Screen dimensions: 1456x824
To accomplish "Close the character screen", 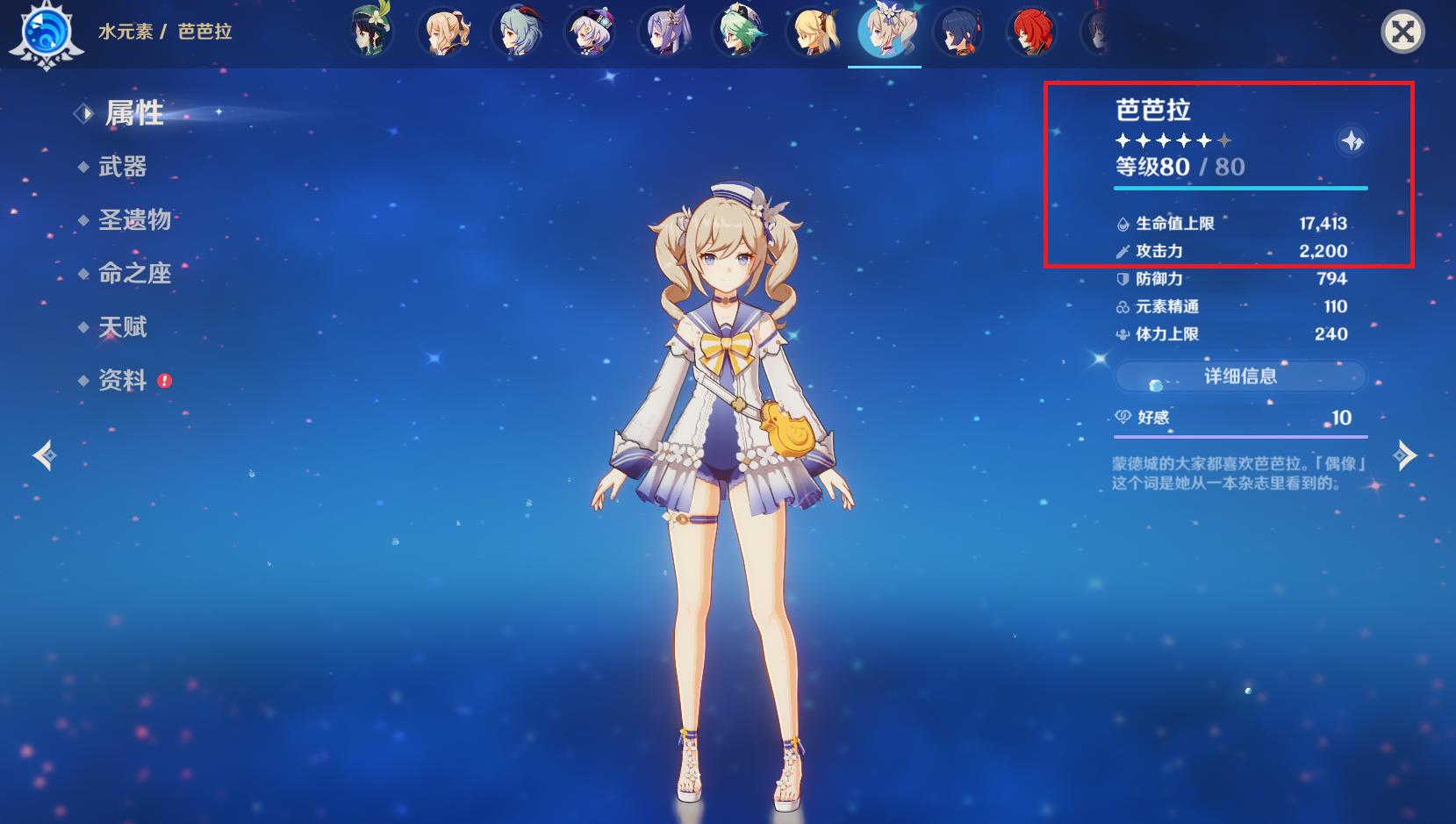I will click(x=1402, y=32).
